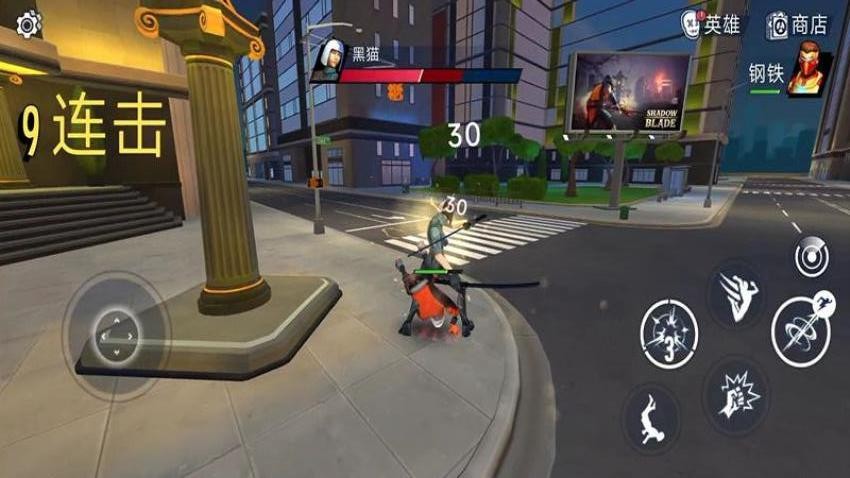Open the settings gear menu
Viewport: 850px width, 478px height.
(x=28, y=24)
